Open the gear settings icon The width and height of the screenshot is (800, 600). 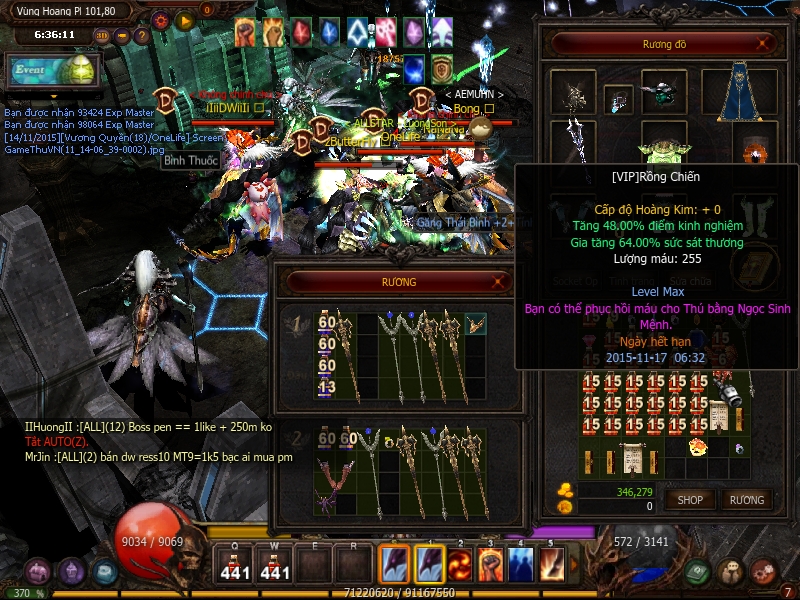pos(160,19)
